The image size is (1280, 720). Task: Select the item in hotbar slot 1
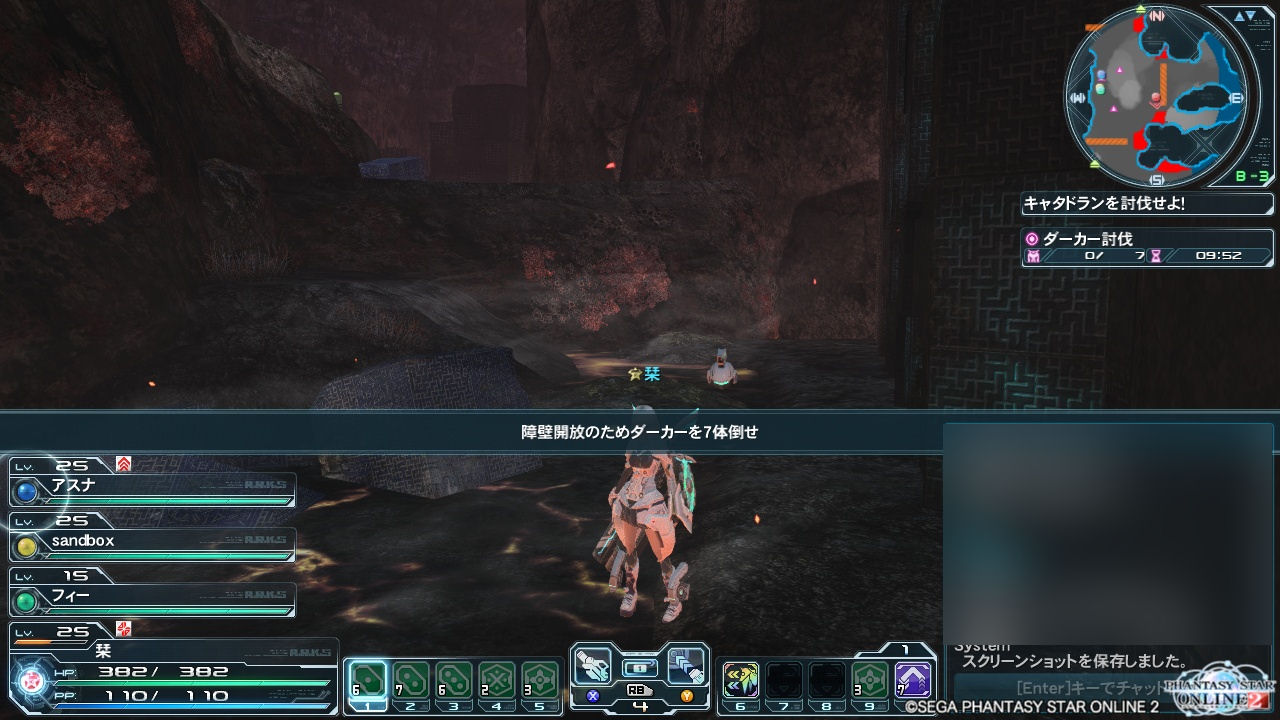coord(367,682)
